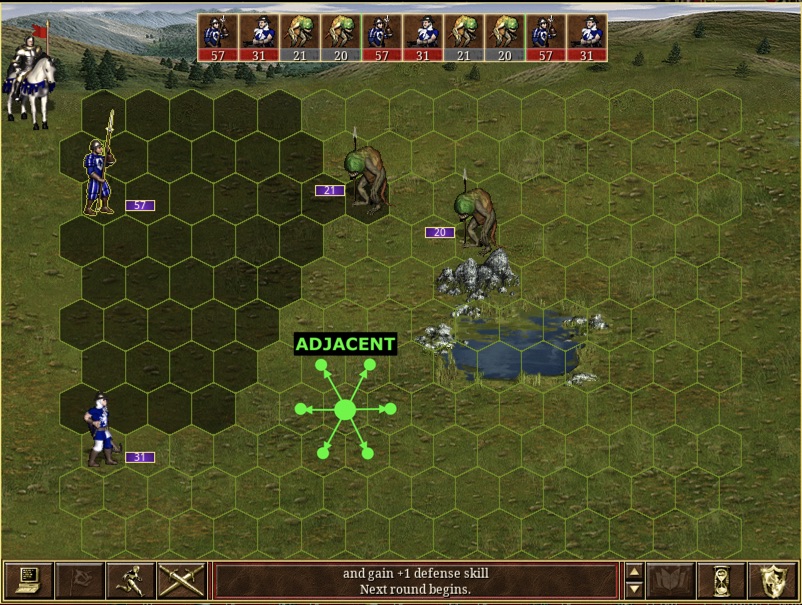Viewport: 802px width, 605px height.
Task: Retreat using the running figure button
Action: click(x=130, y=581)
